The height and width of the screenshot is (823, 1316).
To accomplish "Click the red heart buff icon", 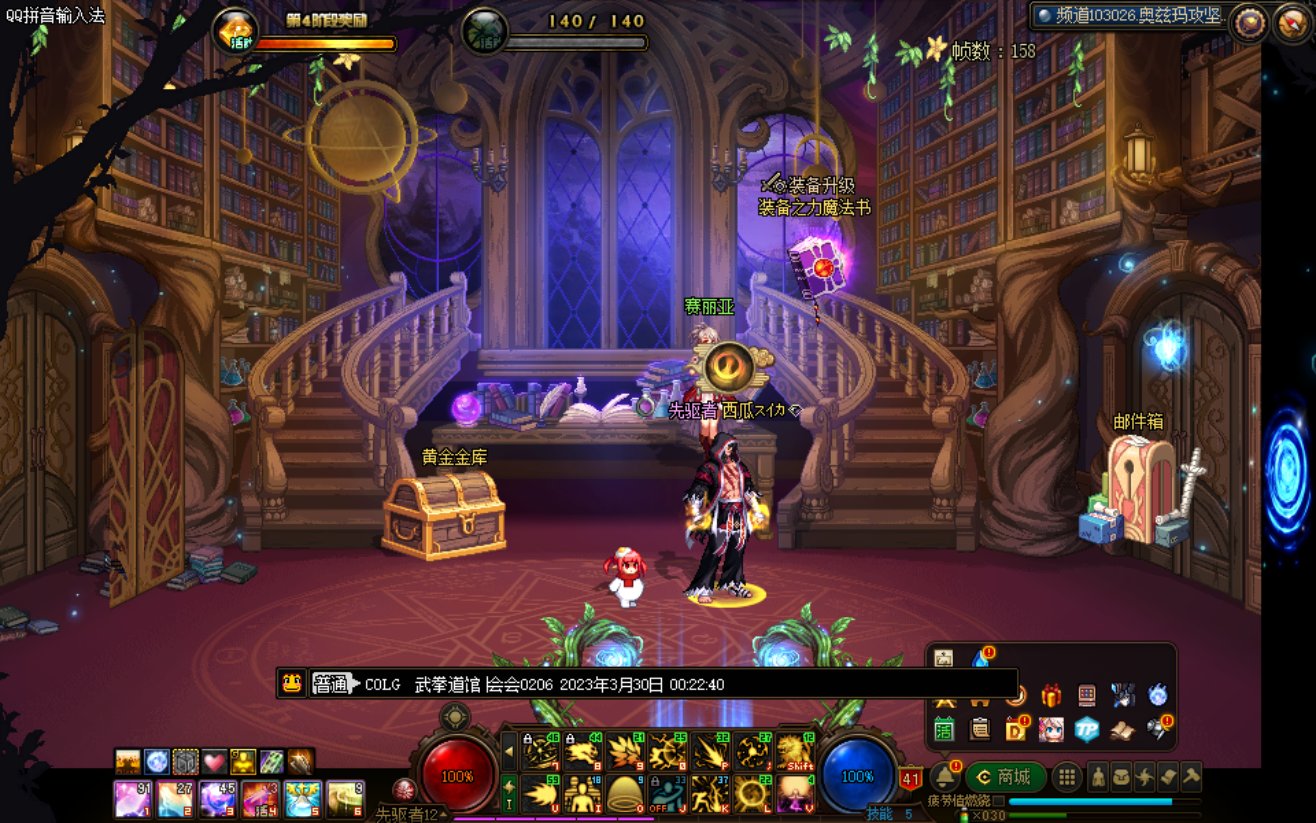I will pyautogui.click(x=215, y=762).
